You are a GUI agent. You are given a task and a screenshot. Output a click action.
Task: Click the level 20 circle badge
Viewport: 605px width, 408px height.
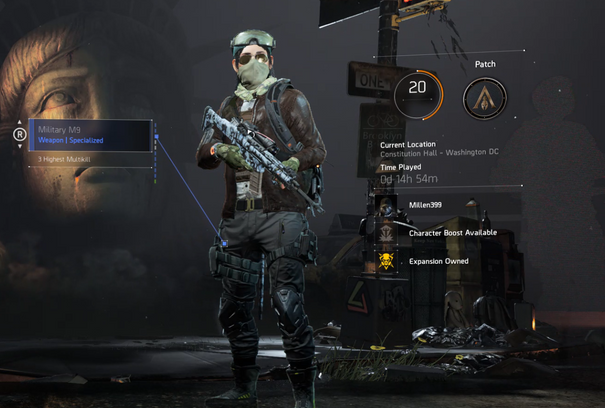(418, 93)
